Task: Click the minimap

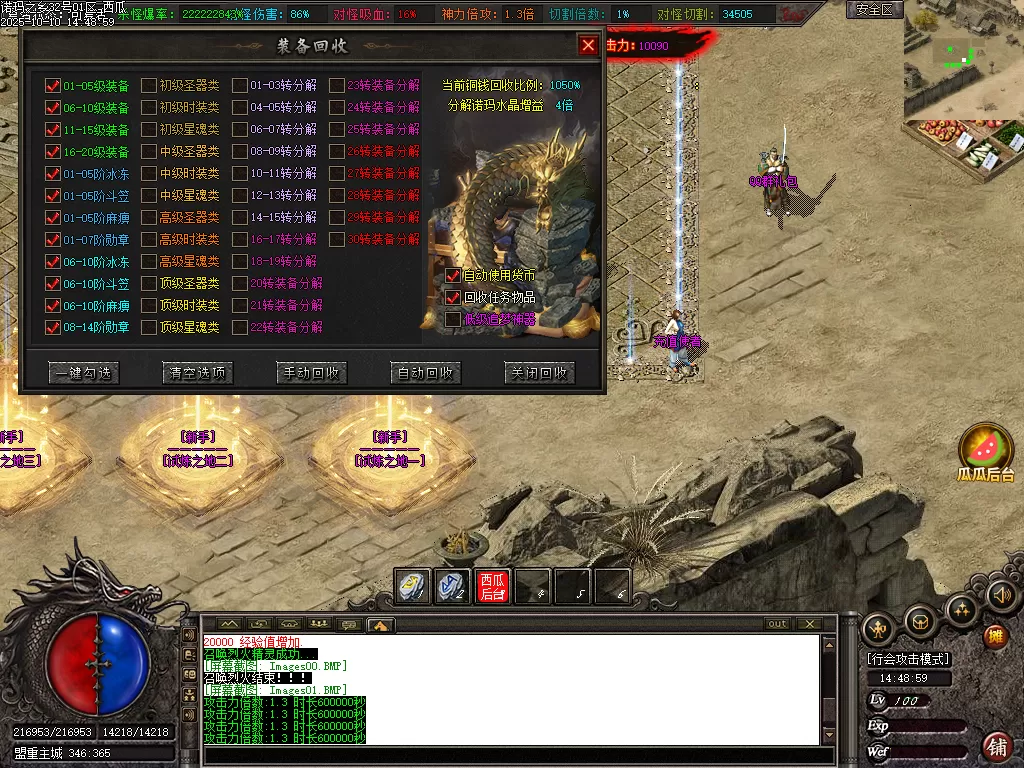Action: 963,60
